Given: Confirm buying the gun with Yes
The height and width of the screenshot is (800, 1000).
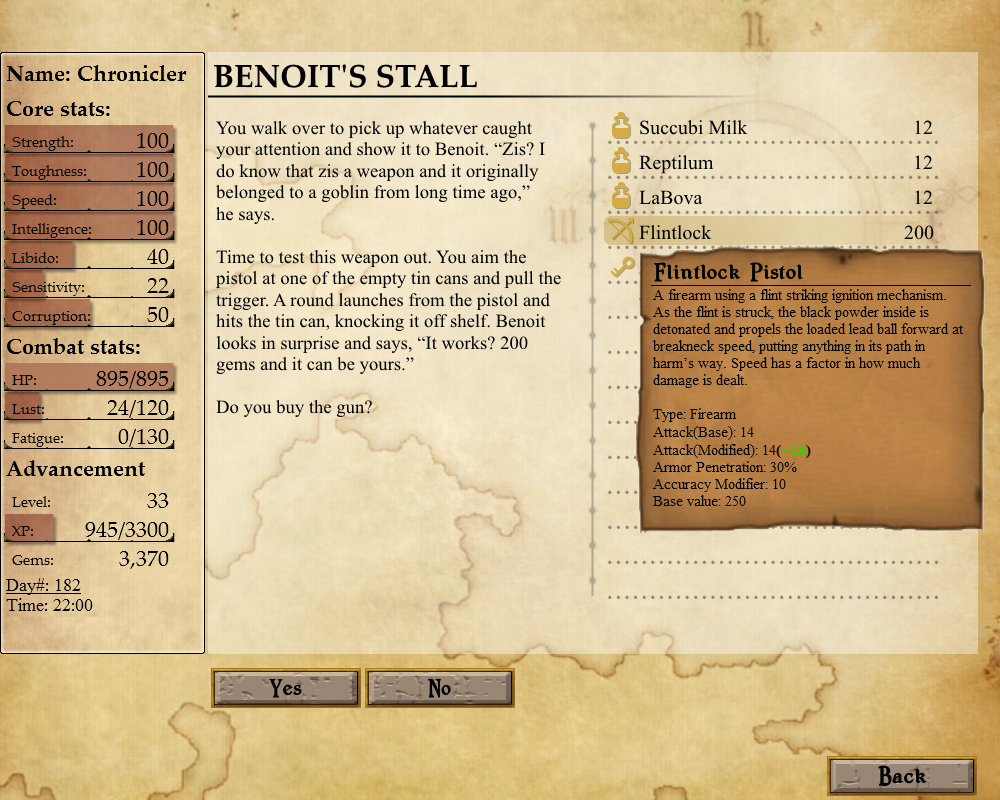Looking at the screenshot, I should point(286,688).
